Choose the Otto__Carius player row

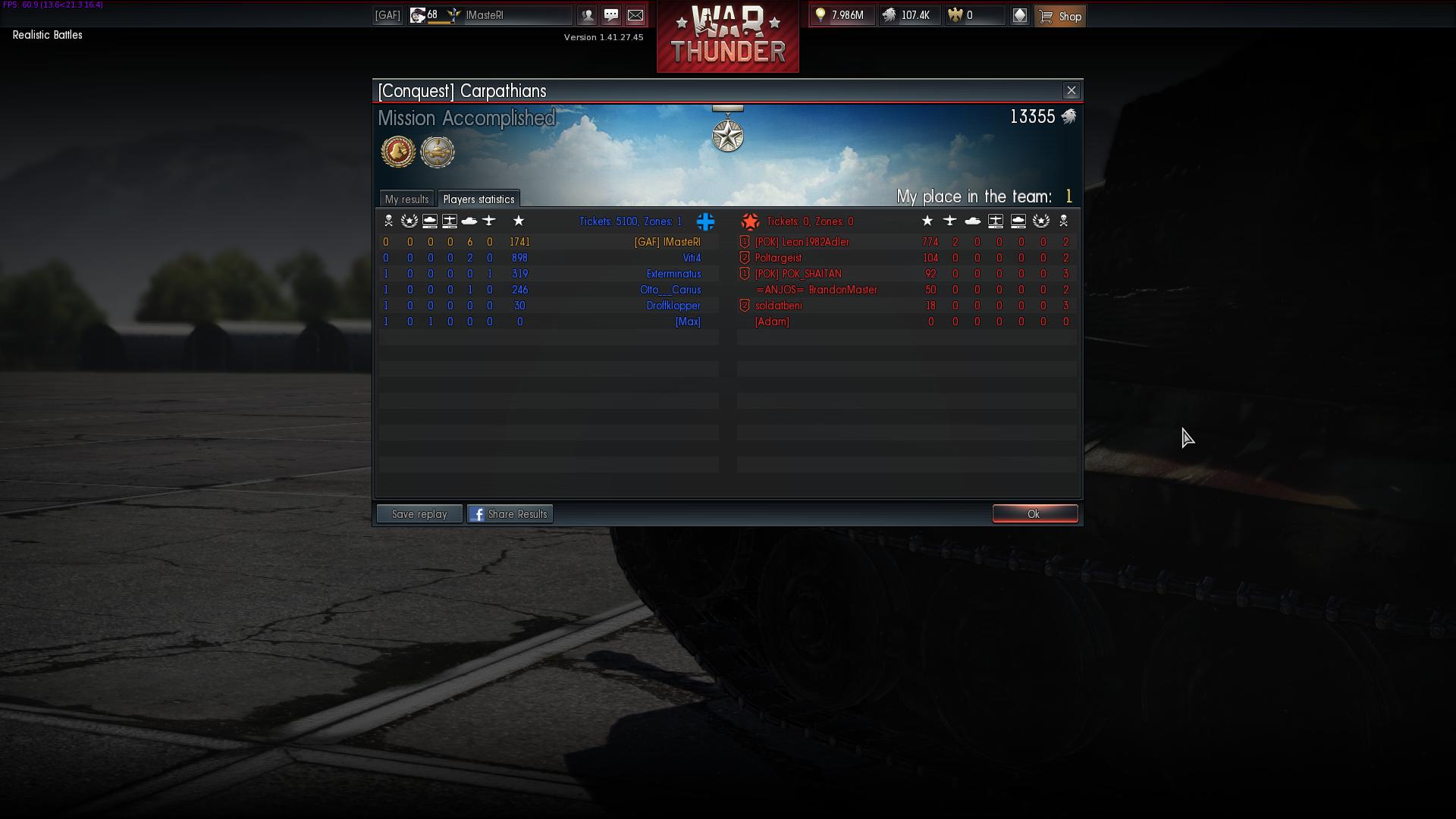pyautogui.click(x=670, y=290)
